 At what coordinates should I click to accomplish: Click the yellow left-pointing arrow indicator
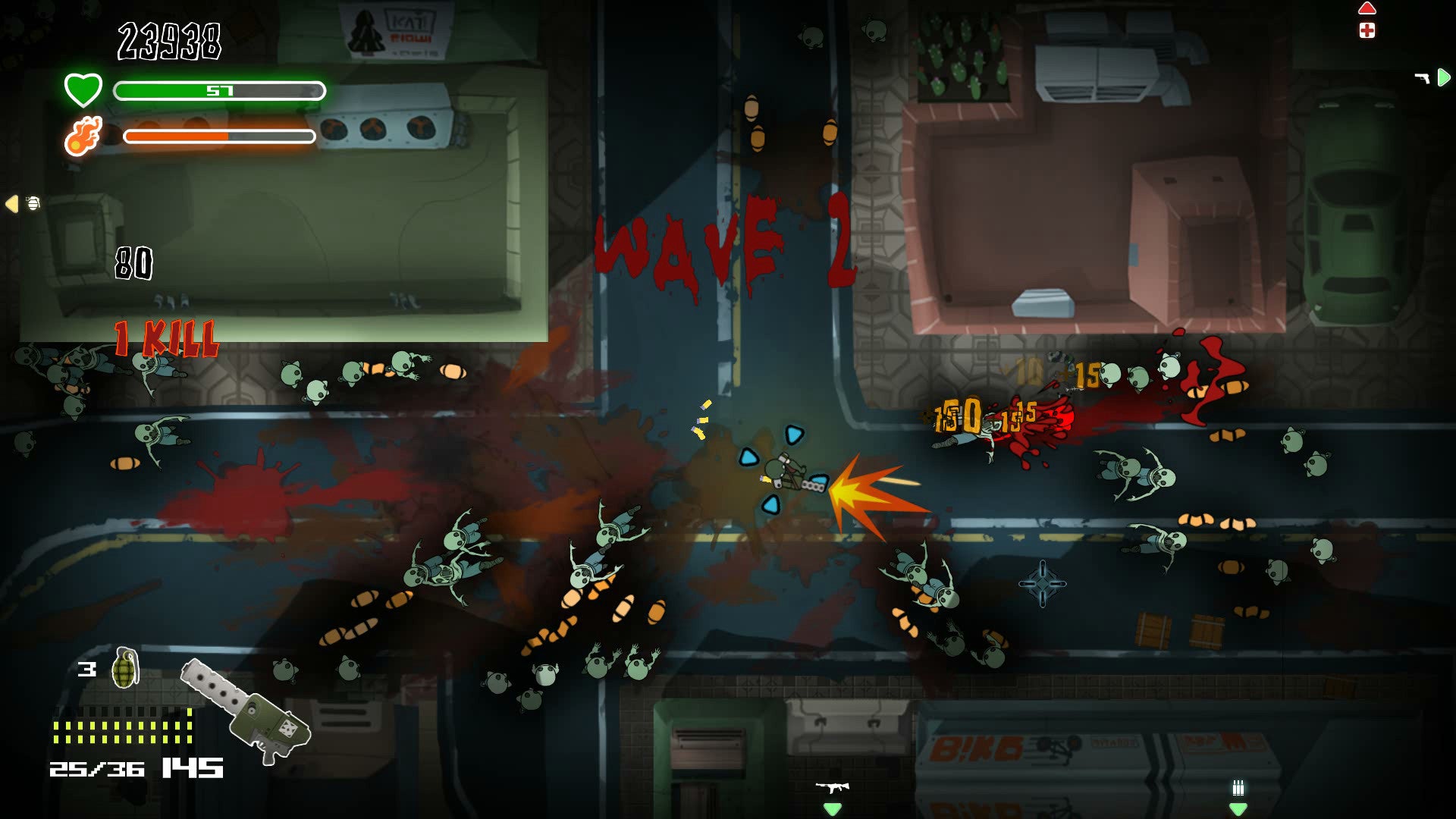click(x=11, y=202)
